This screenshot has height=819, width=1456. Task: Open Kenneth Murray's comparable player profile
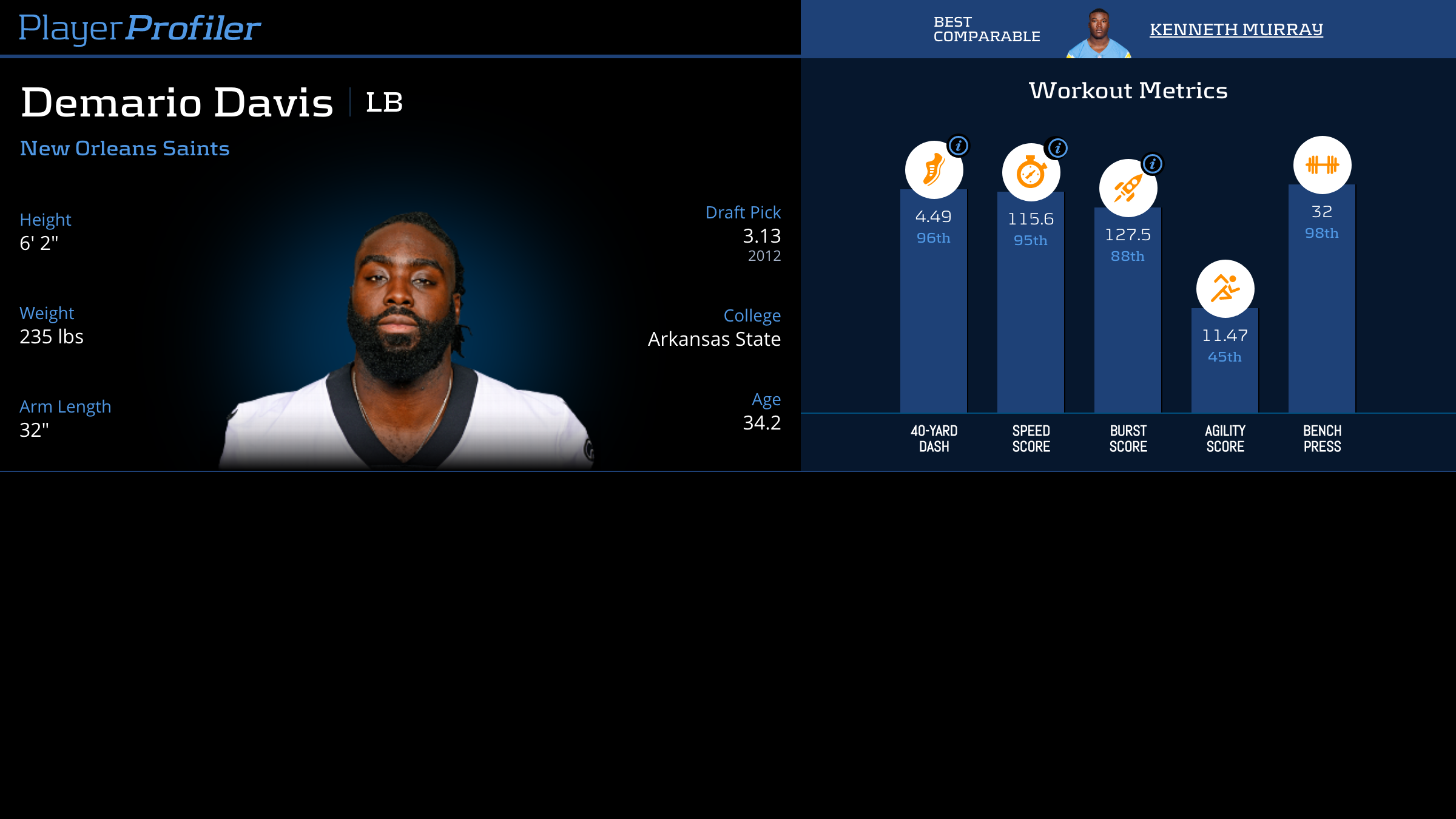(x=1236, y=29)
